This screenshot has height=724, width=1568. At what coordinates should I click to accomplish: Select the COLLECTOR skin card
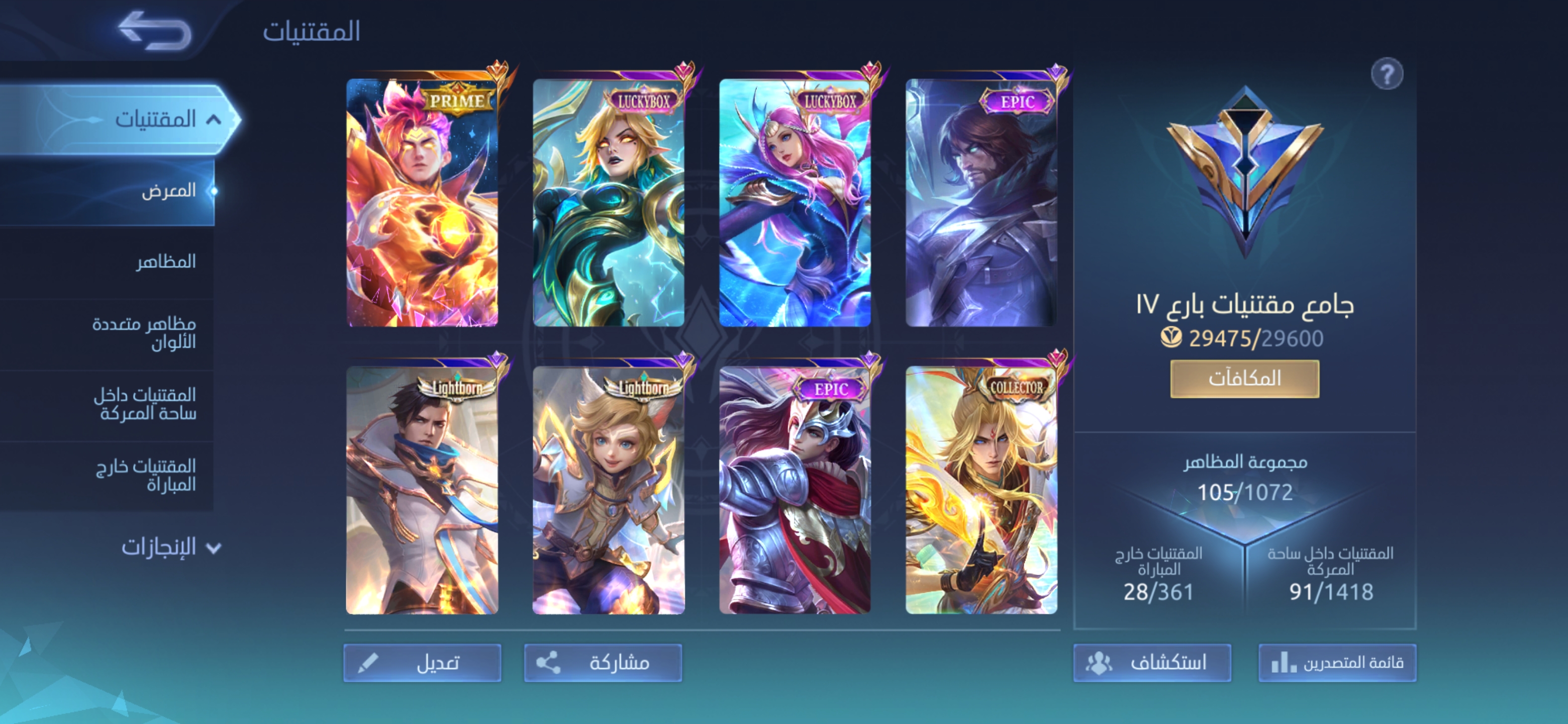[x=981, y=491]
